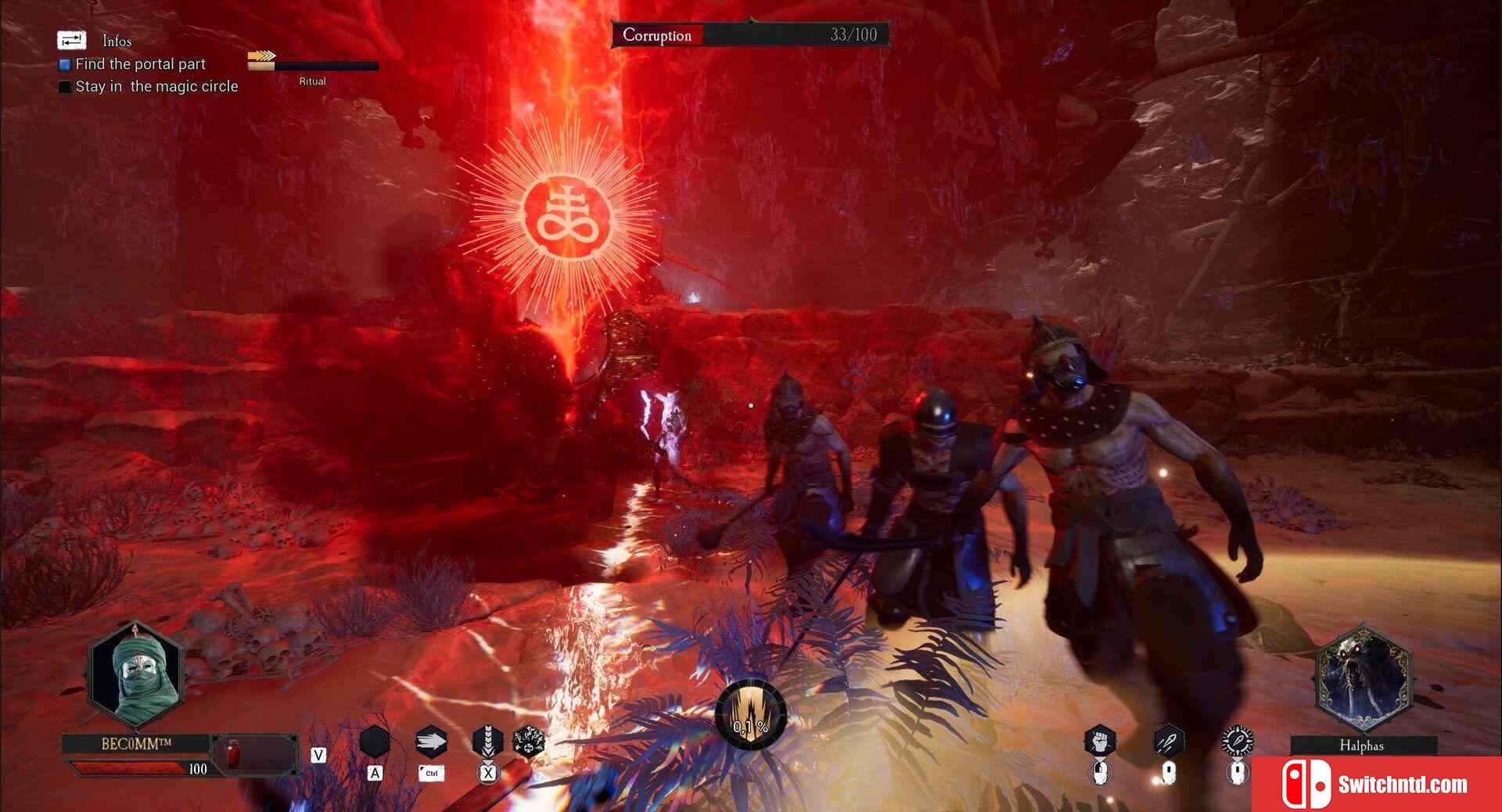Click the central ritual percentage gauge
Viewport: 1502px width, 812px height.
[750, 714]
